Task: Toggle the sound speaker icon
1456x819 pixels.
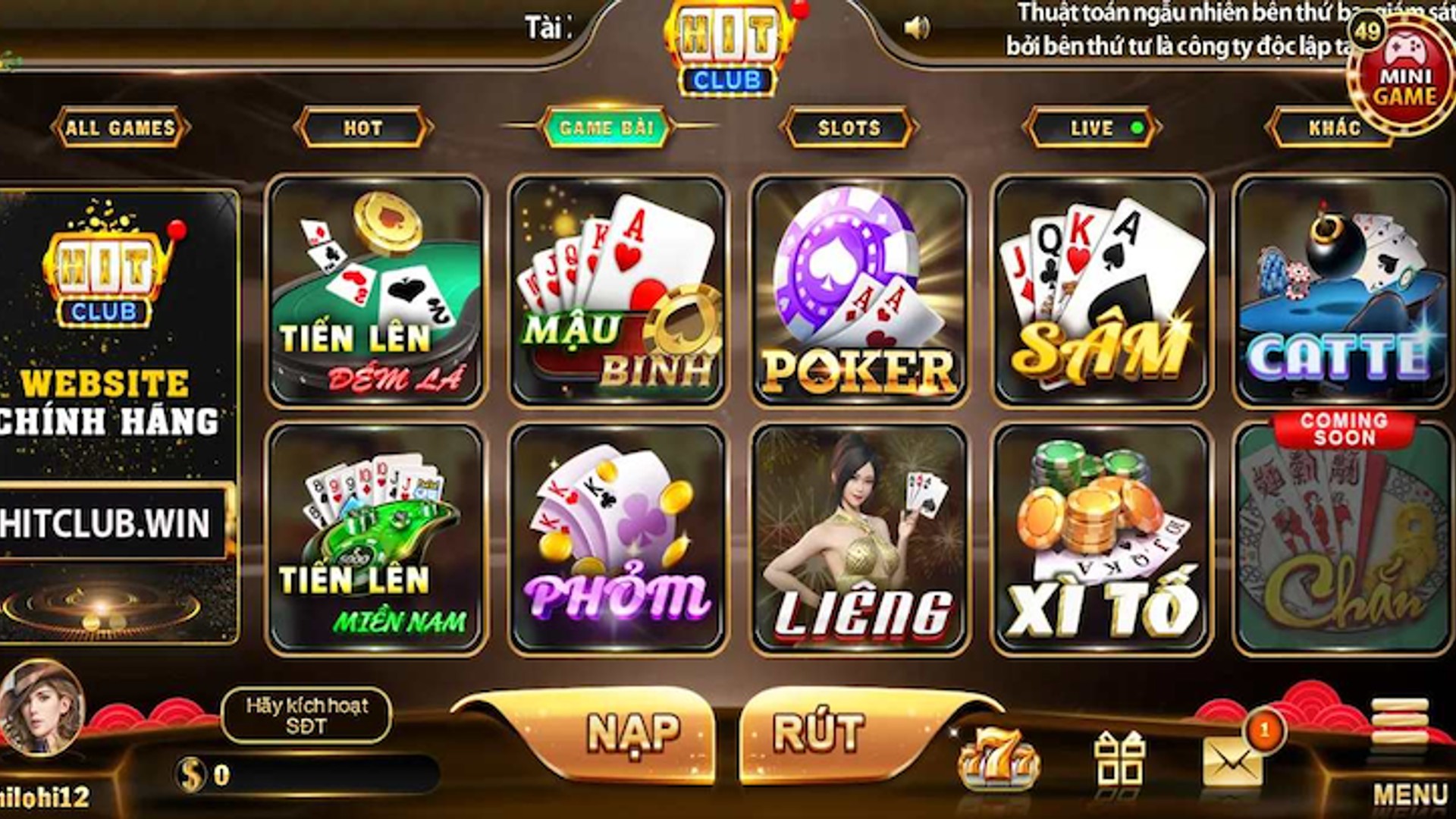Action: coord(916,29)
